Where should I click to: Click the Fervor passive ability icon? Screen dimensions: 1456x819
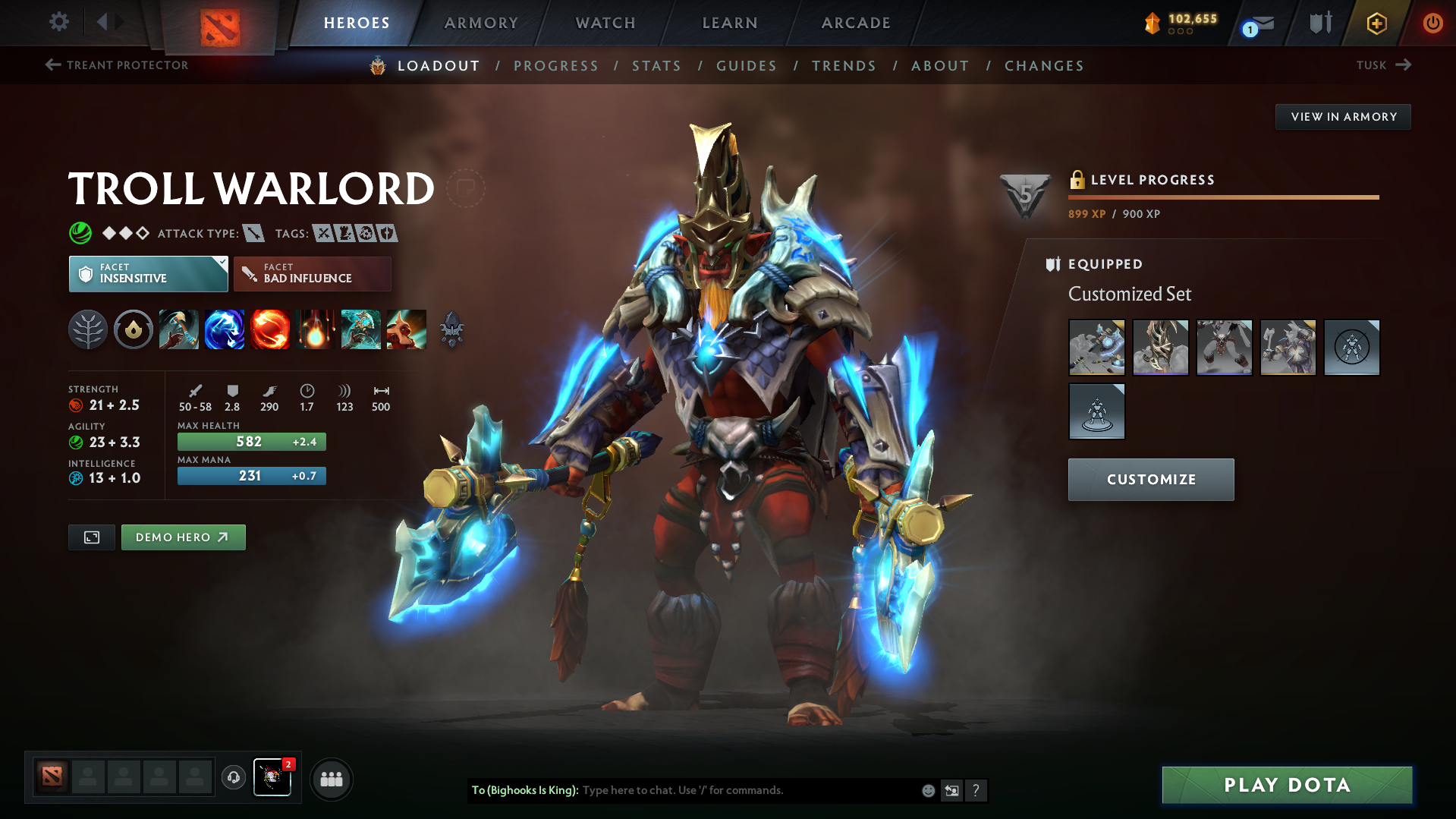click(316, 329)
